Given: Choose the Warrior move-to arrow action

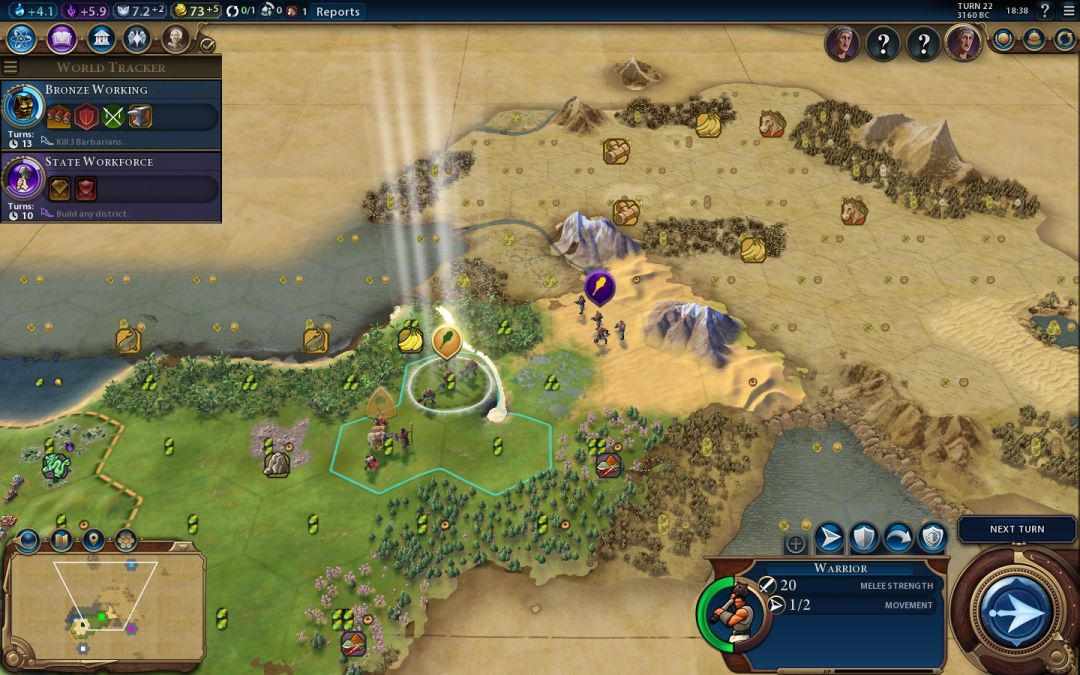Looking at the screenshot, I should (829, 539).
